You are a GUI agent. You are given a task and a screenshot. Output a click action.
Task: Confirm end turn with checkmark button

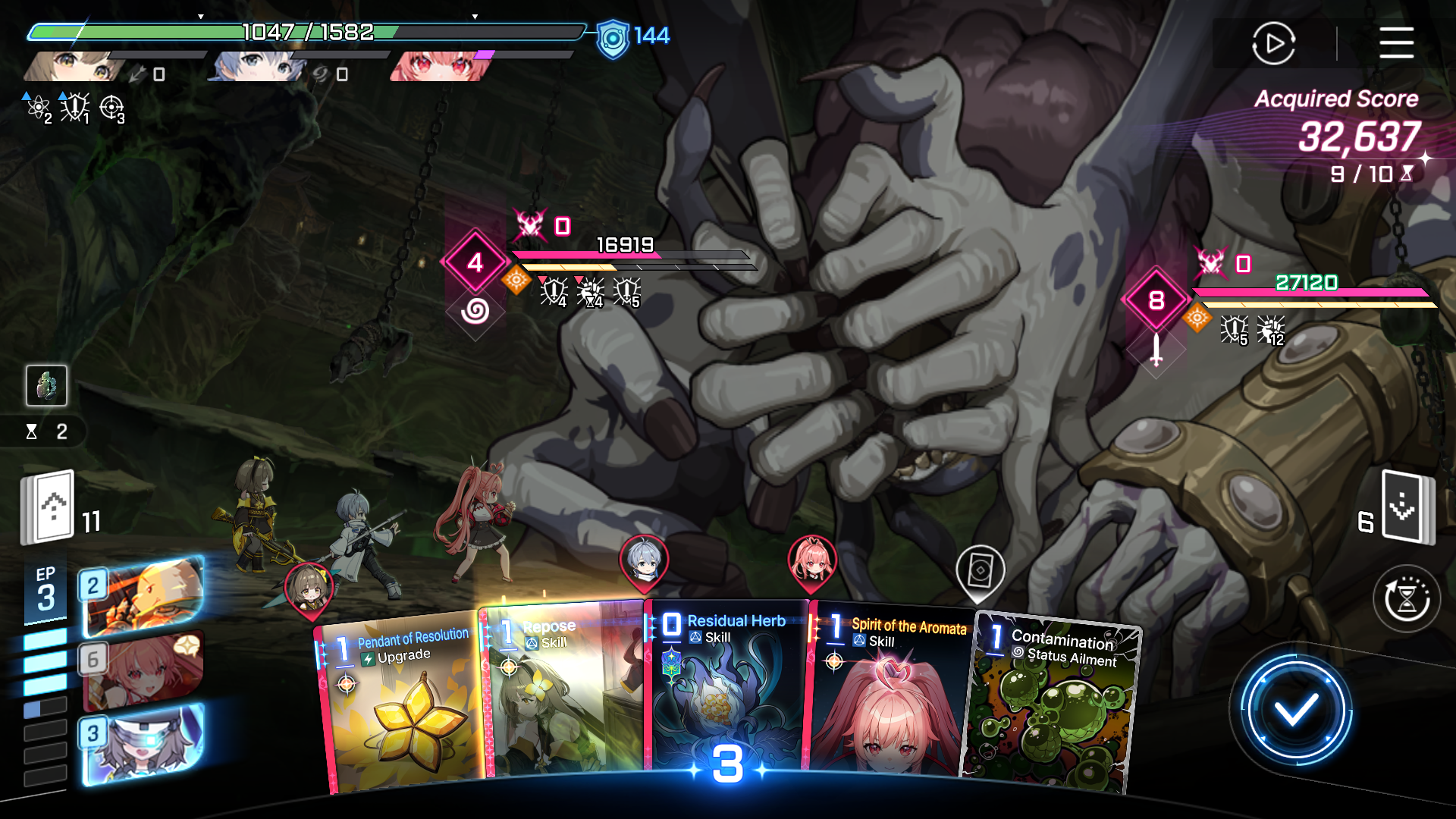point(1295,711)
